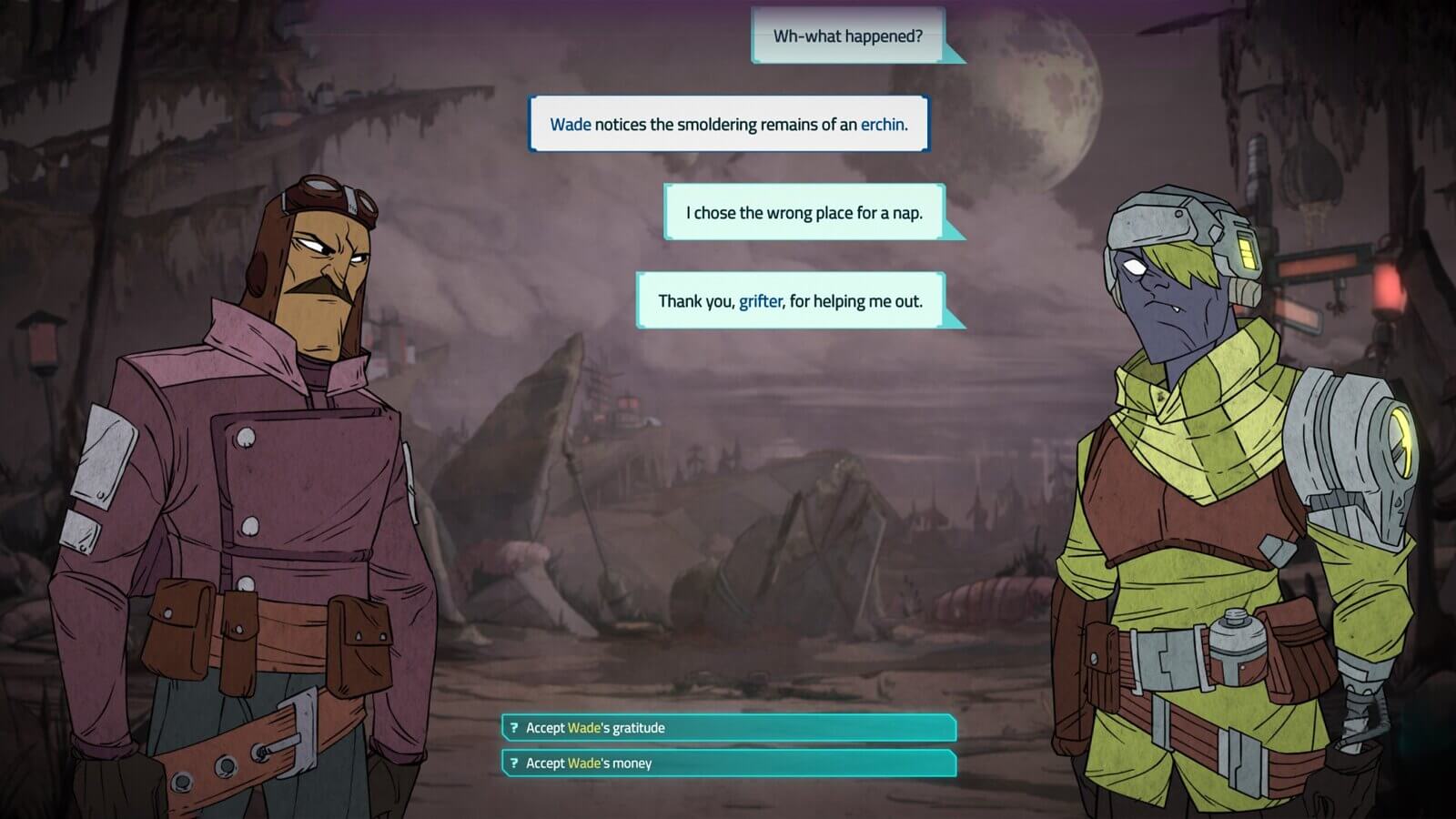The image size is (1456, 819).
Task: Choose "Accept Wade's gratitude" reply
Action: 728,728
